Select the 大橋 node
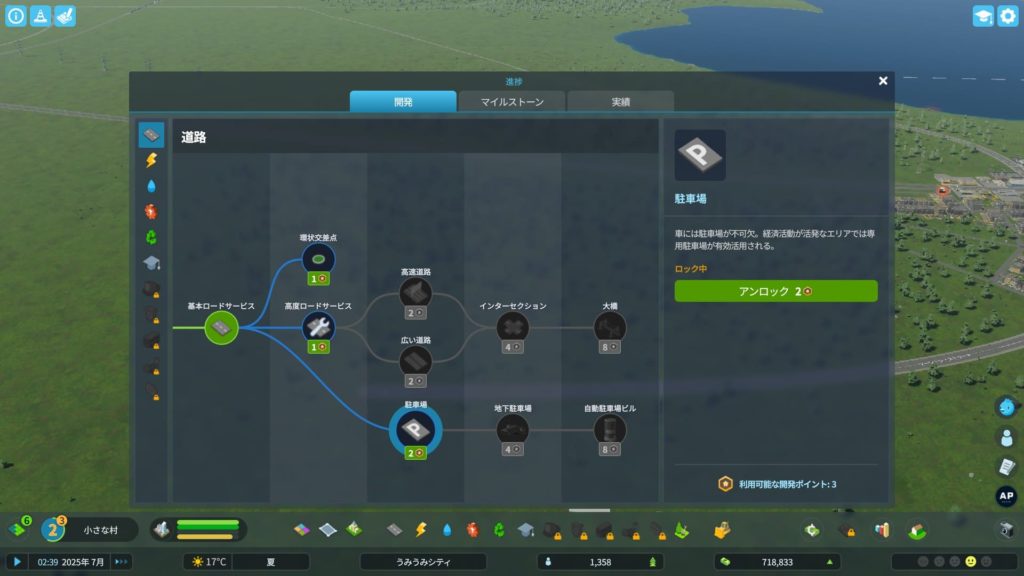Screen dimensions: 1024x576 pos(610,327)
